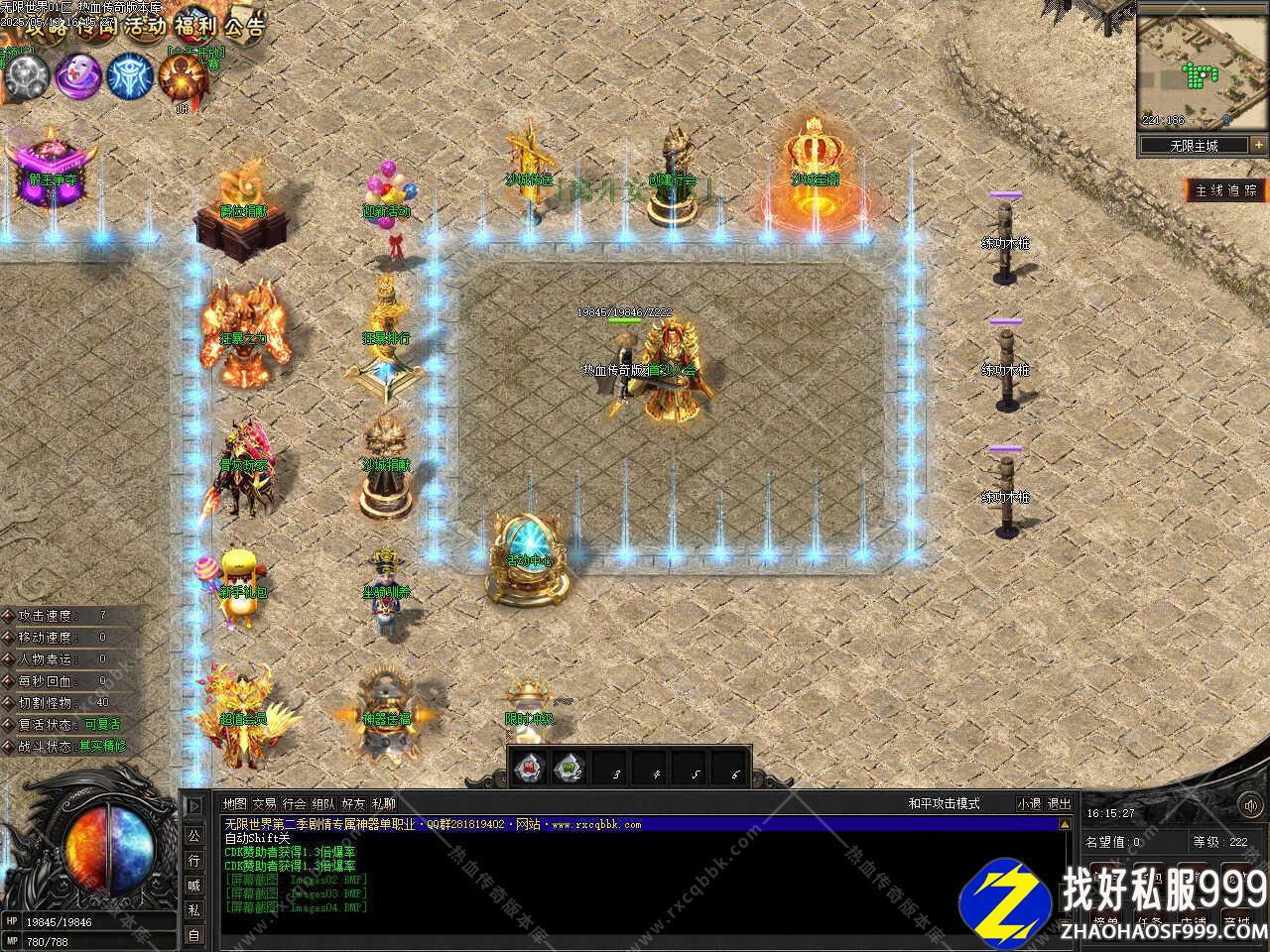Toggle the 主线追踪 quest tracker

1226,189
